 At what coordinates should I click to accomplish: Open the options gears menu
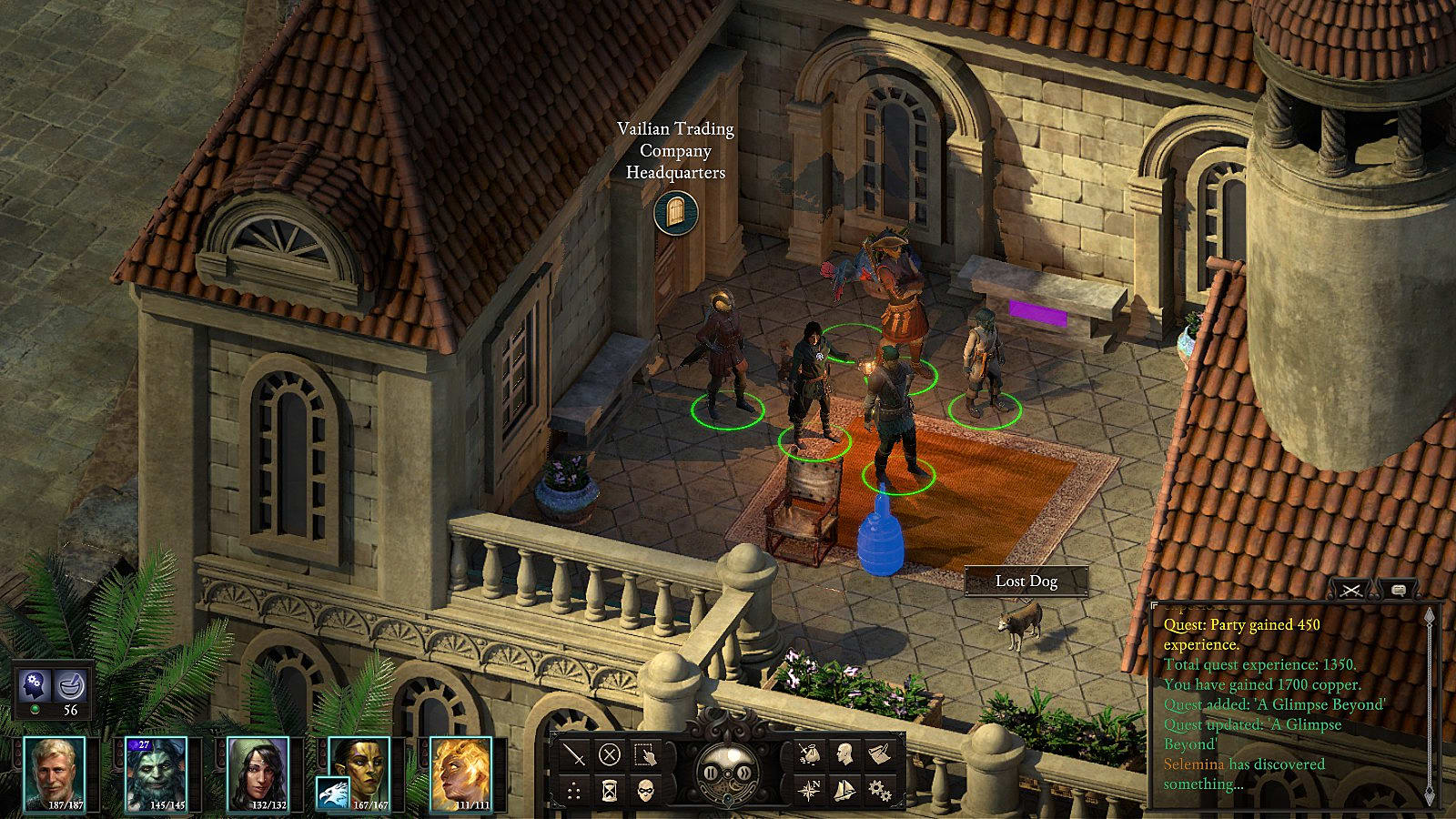tap(879, 790)
